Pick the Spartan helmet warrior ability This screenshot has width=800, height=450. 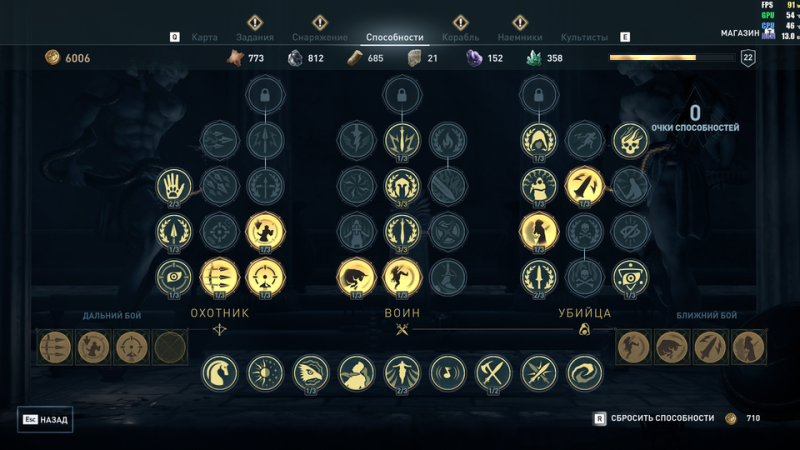(x=402, y=184)
